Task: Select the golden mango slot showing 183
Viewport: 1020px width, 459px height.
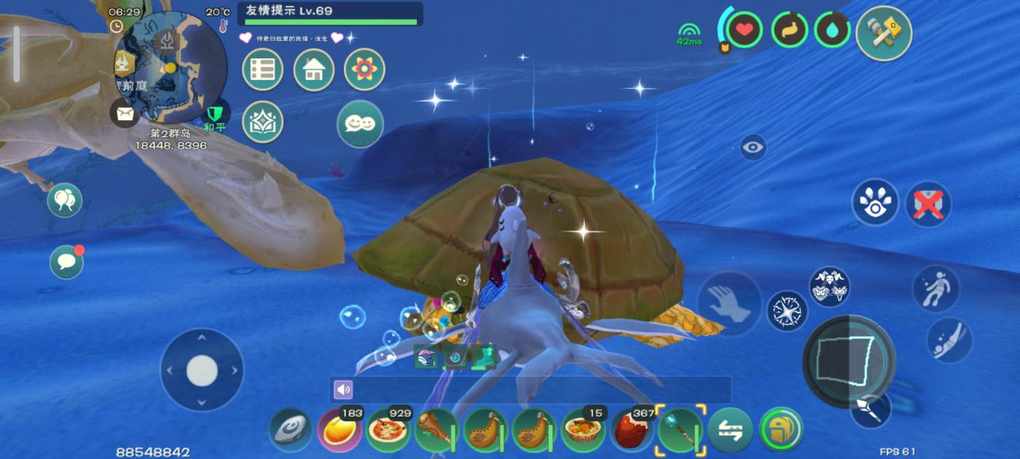Action: pyautogui.click(x=340, y=430)
